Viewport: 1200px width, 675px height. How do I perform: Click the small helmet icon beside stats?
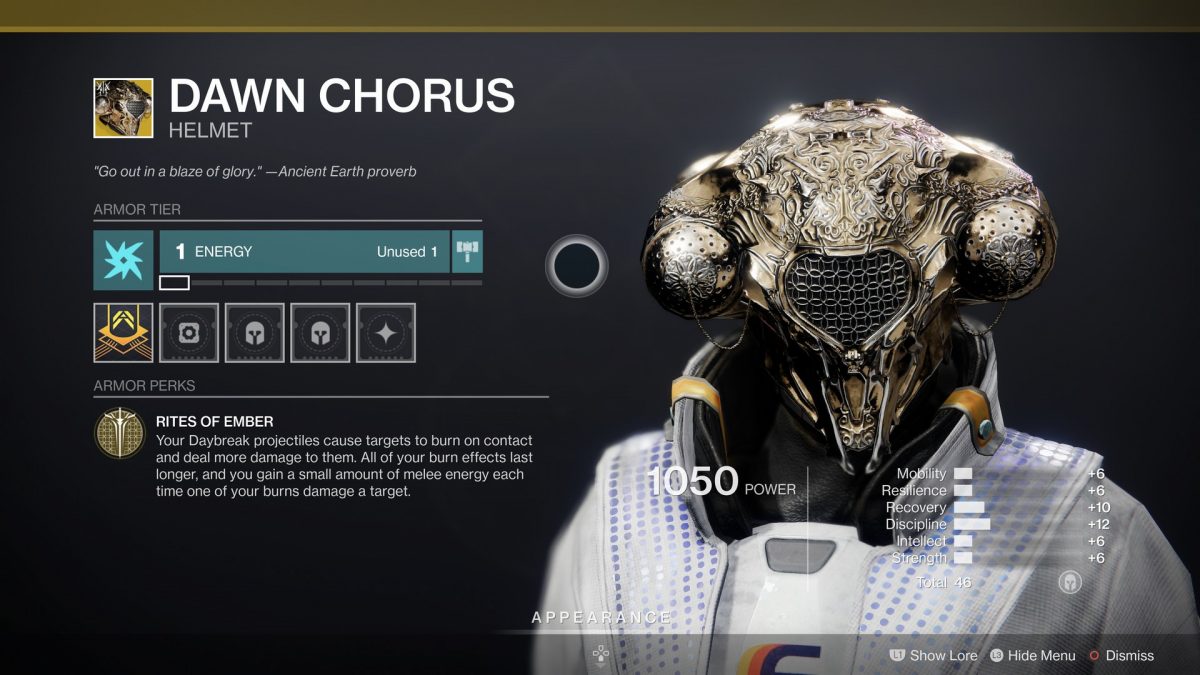[1070, 582]
